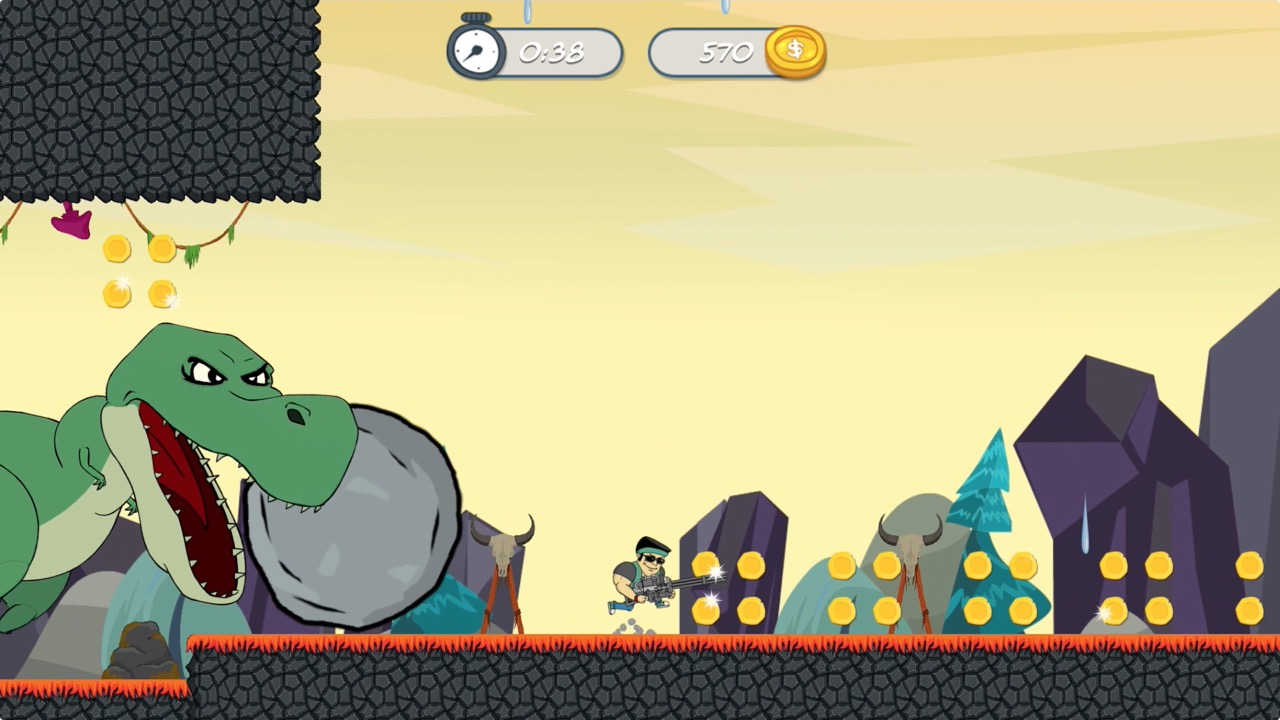Click the gold coin currency icon
Image resolution: width=1280 pixels, height=720 pixels.
(795, 50)
